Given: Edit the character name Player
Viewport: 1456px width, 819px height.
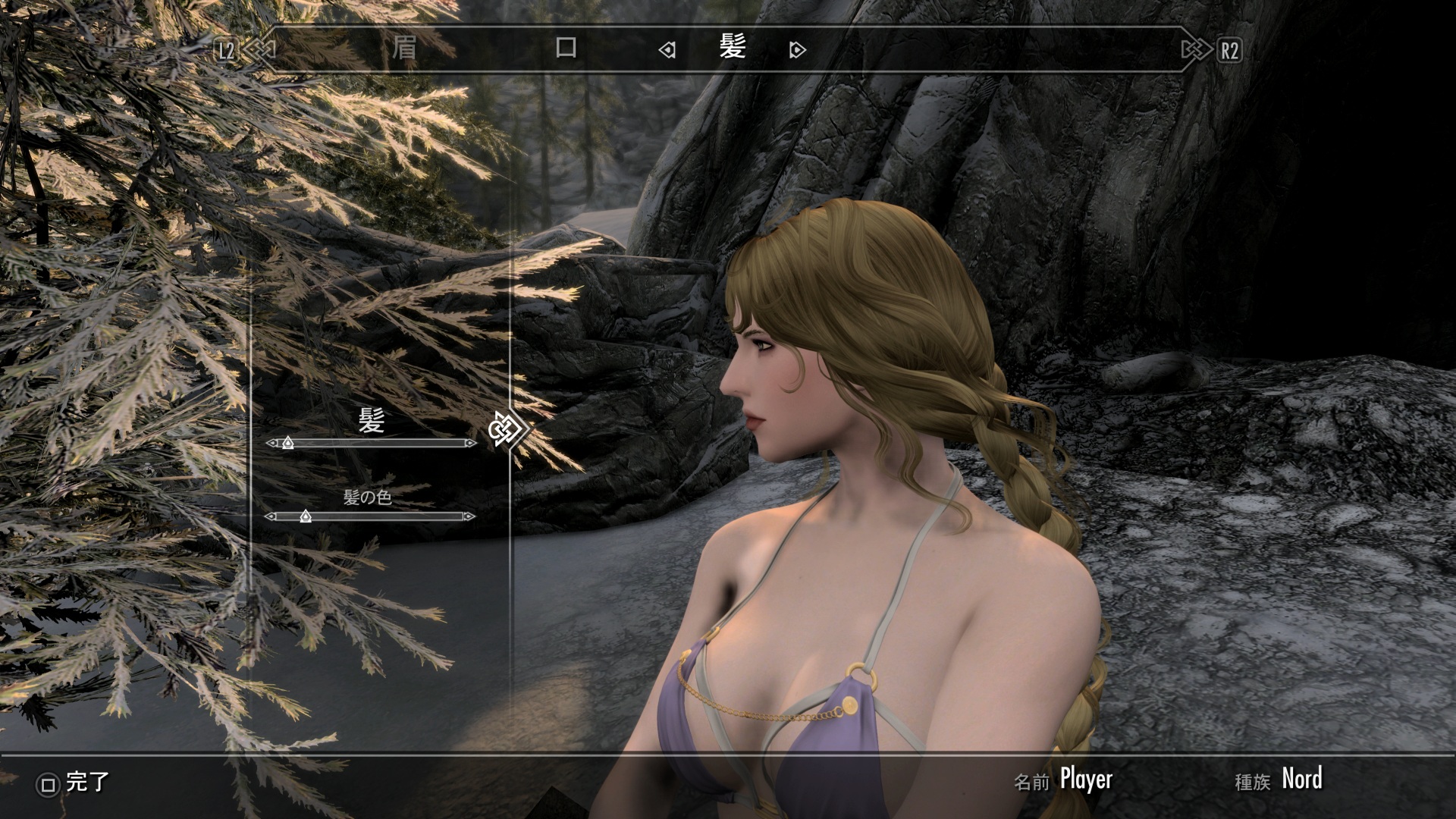Looking at the screenshot, I should coord(1086,780).
